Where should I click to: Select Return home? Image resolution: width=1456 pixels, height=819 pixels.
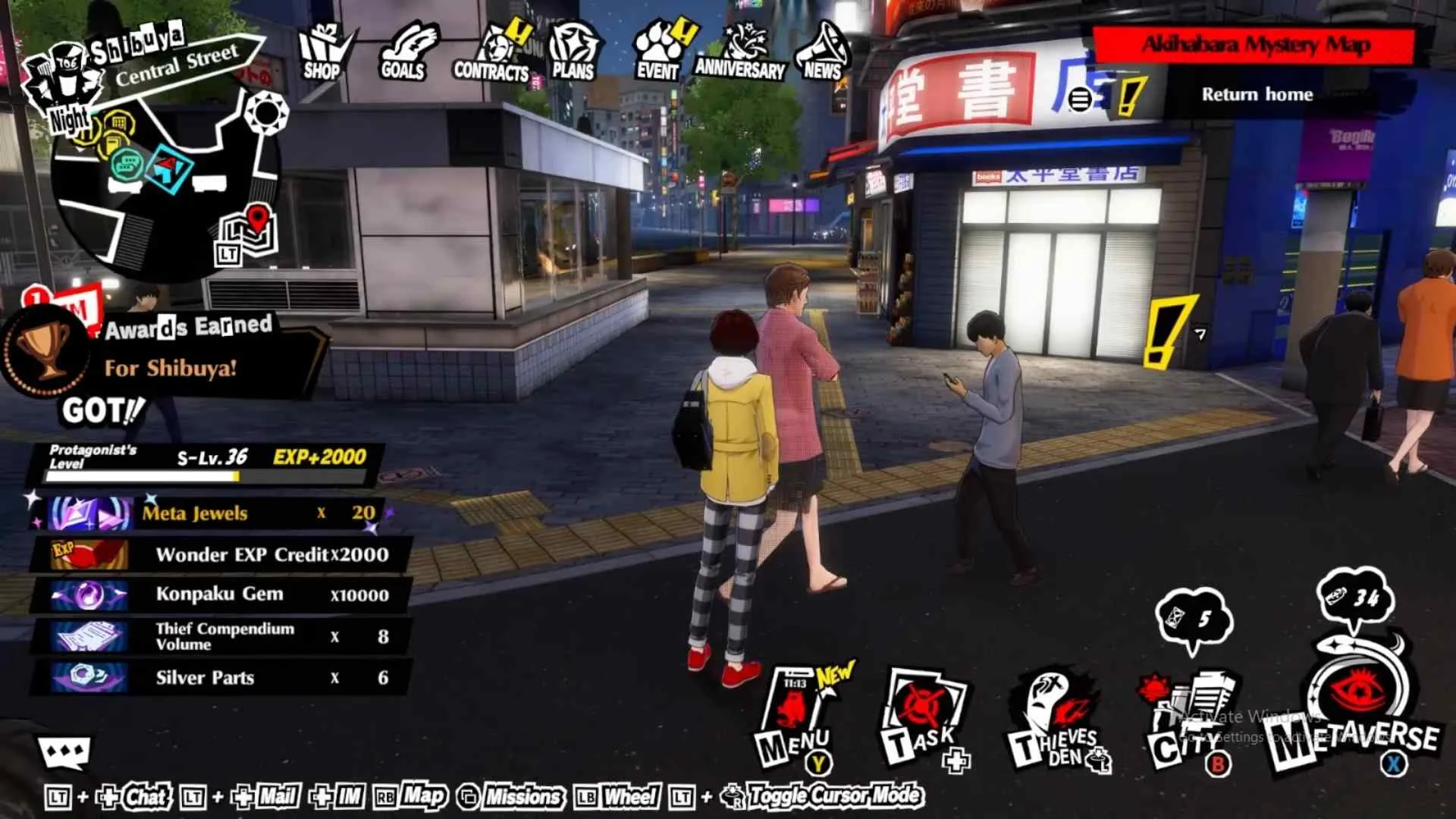[1255, 94]
